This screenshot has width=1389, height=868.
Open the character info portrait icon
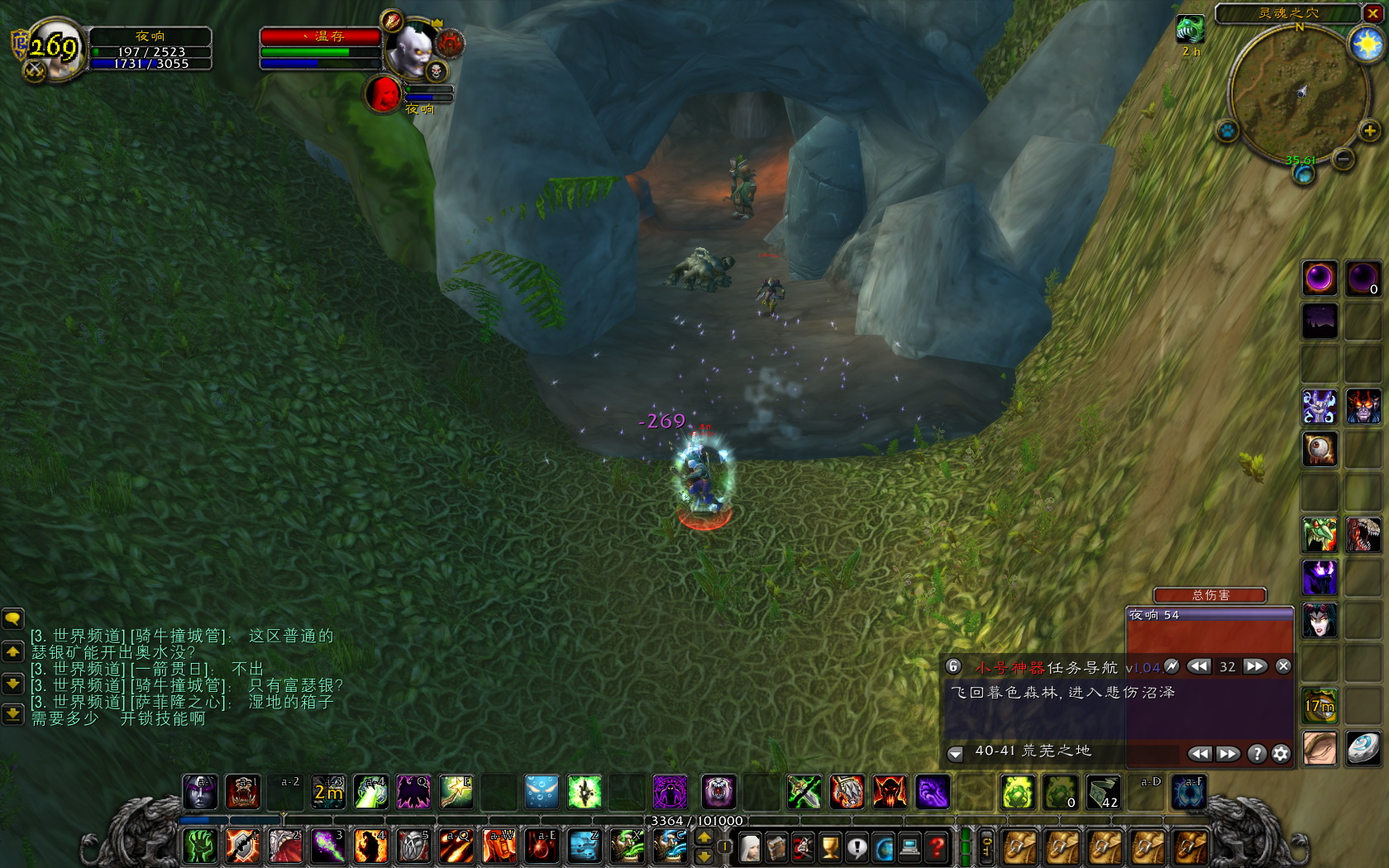(750, 846)
